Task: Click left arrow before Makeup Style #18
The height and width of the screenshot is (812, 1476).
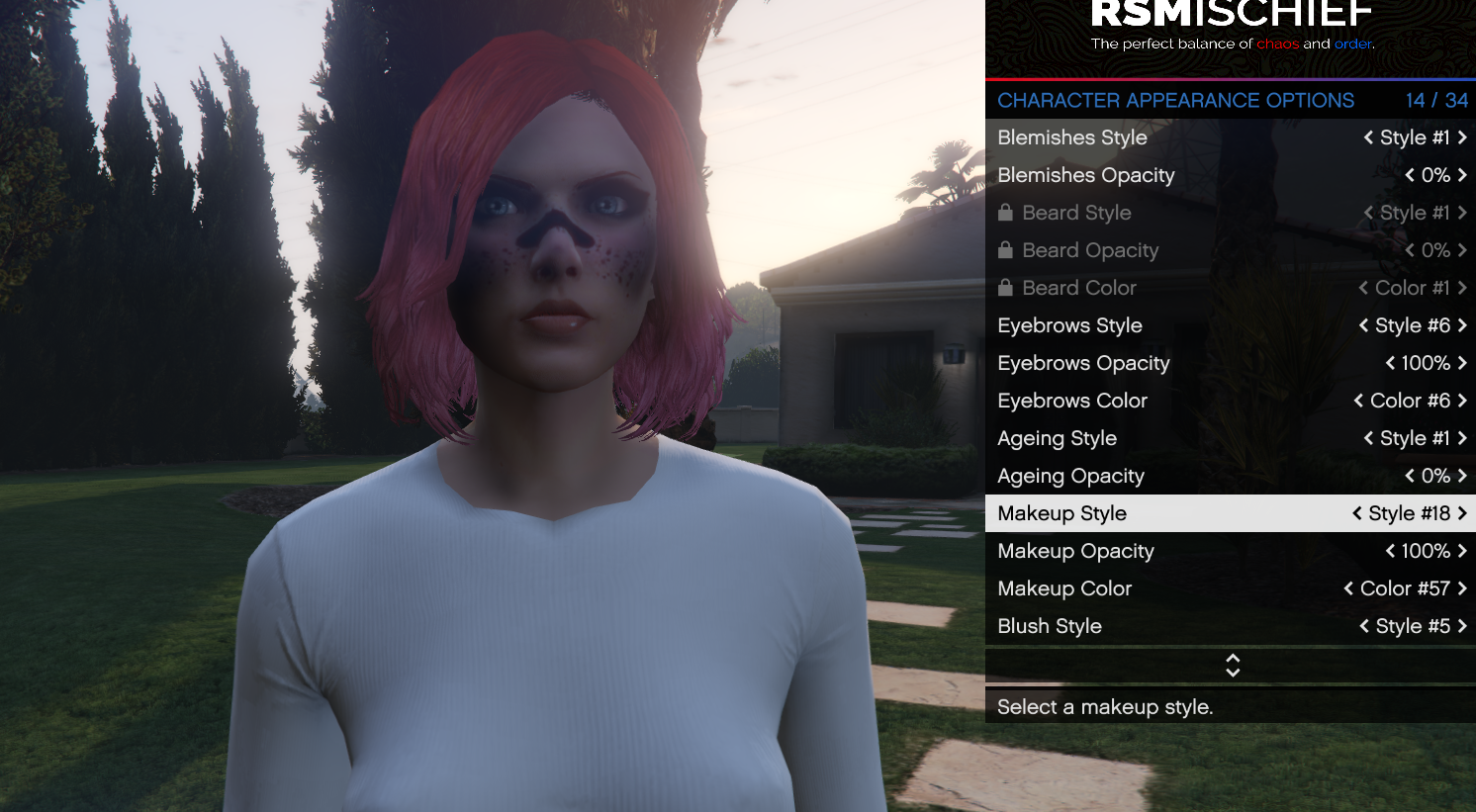Action: click(x=1357, y=513)
